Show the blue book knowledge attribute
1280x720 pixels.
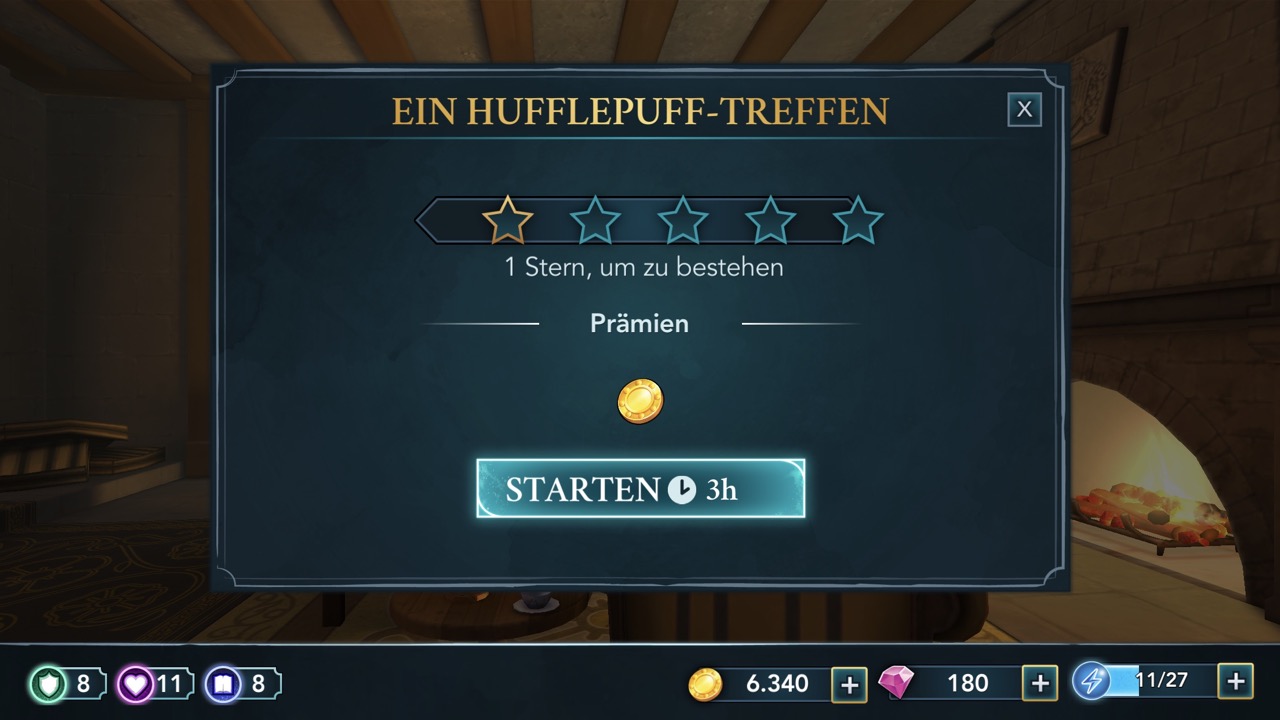pyautogui.click(x=222, y=684)
